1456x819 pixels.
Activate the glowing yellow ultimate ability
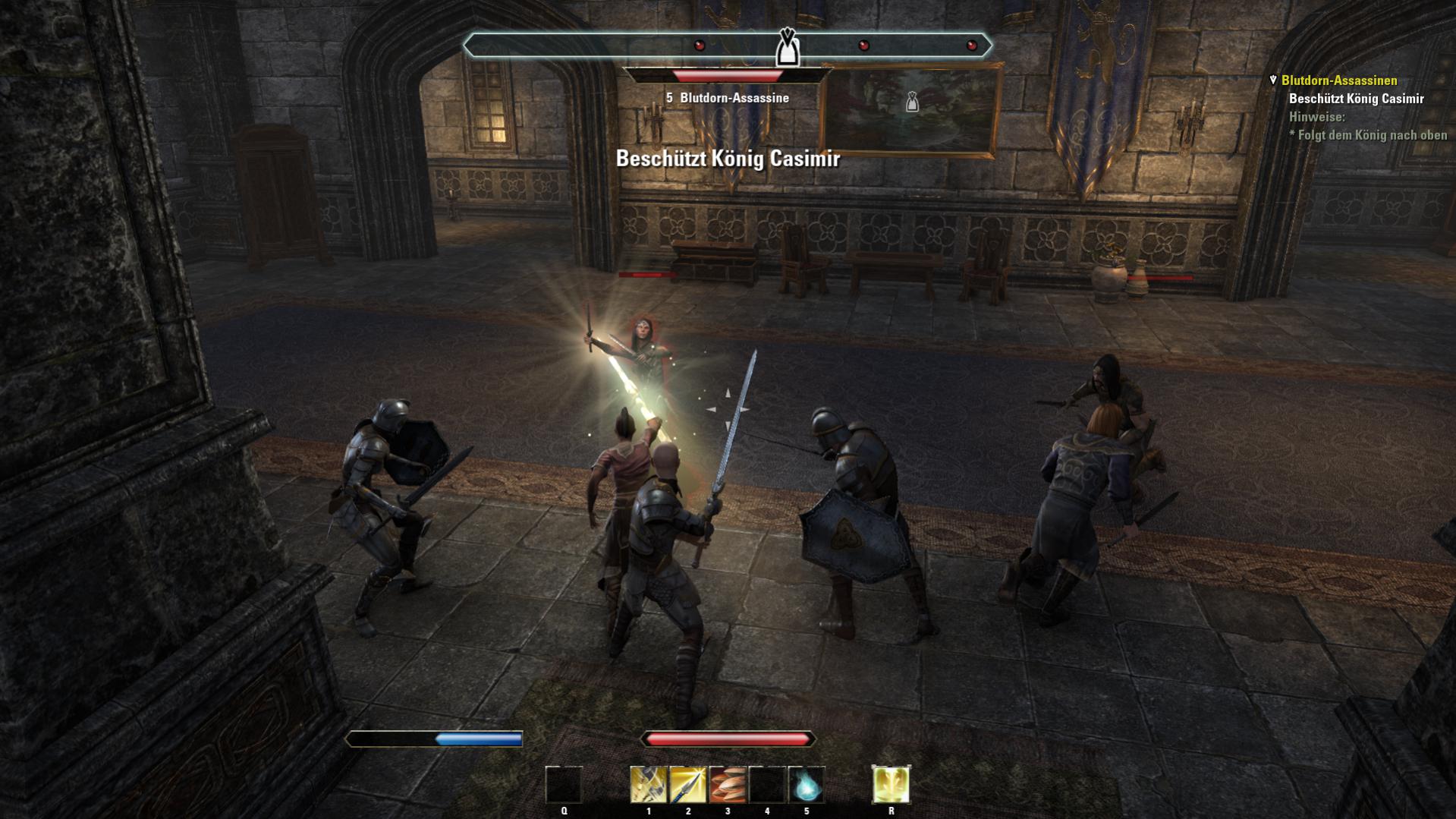[891, 784]
